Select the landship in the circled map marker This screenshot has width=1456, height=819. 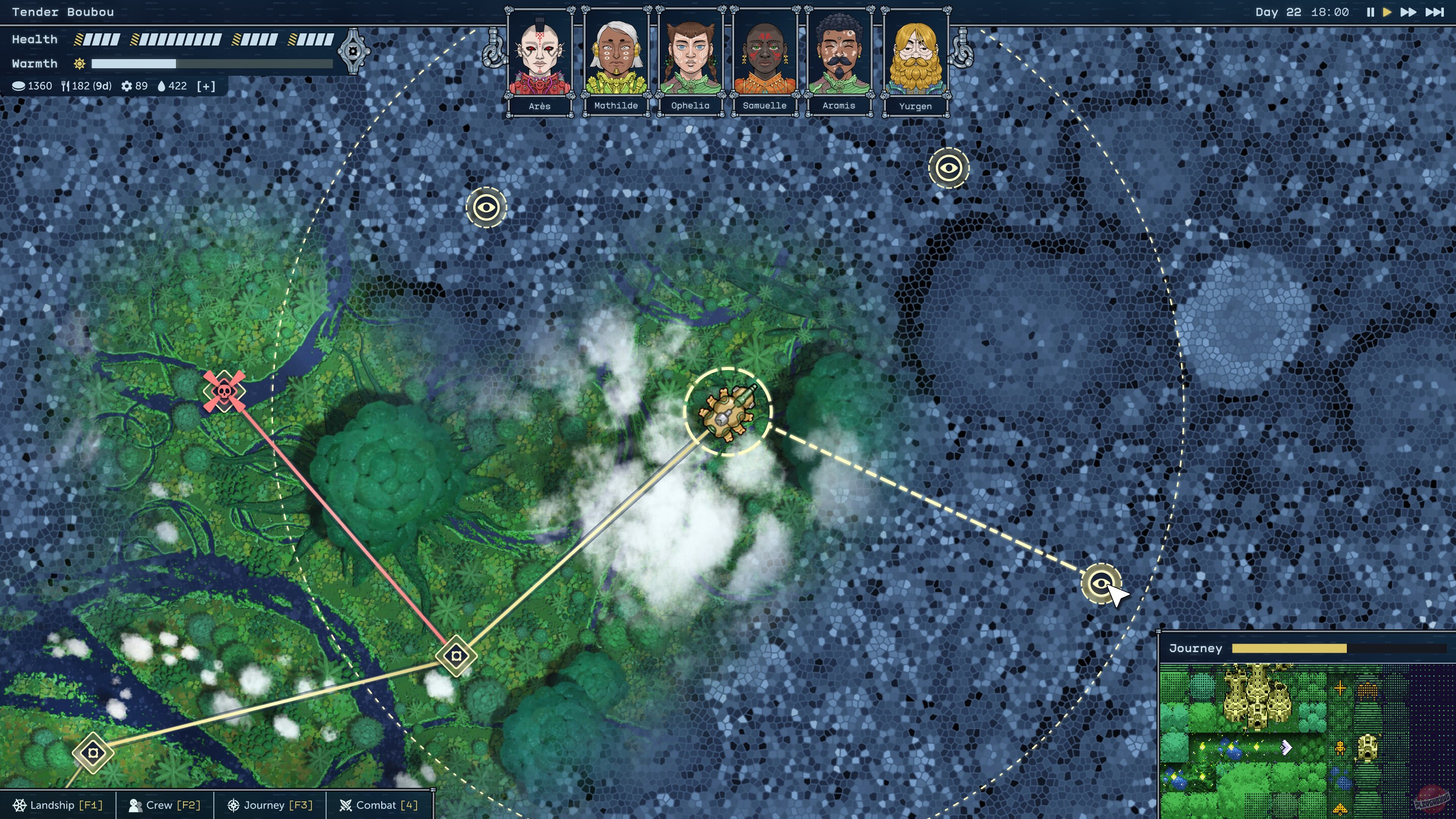pyautogui.click(x=728, y=412)
